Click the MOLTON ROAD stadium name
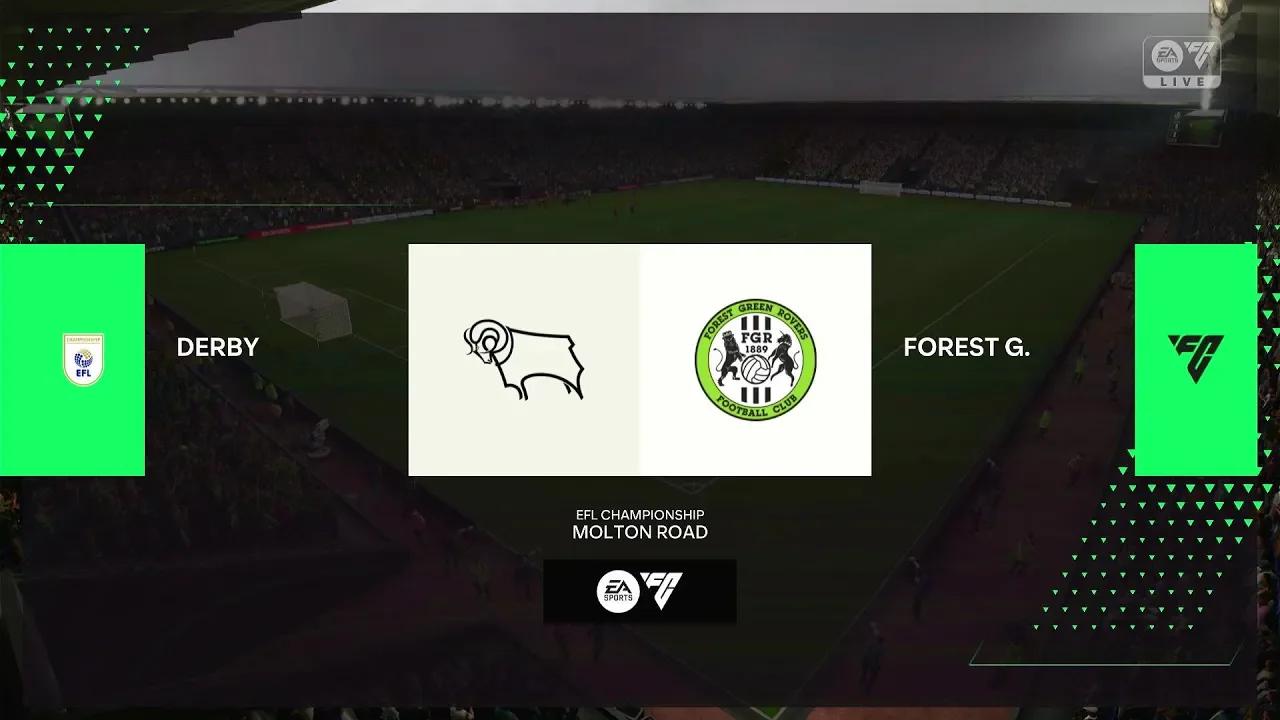 [640, 532]
